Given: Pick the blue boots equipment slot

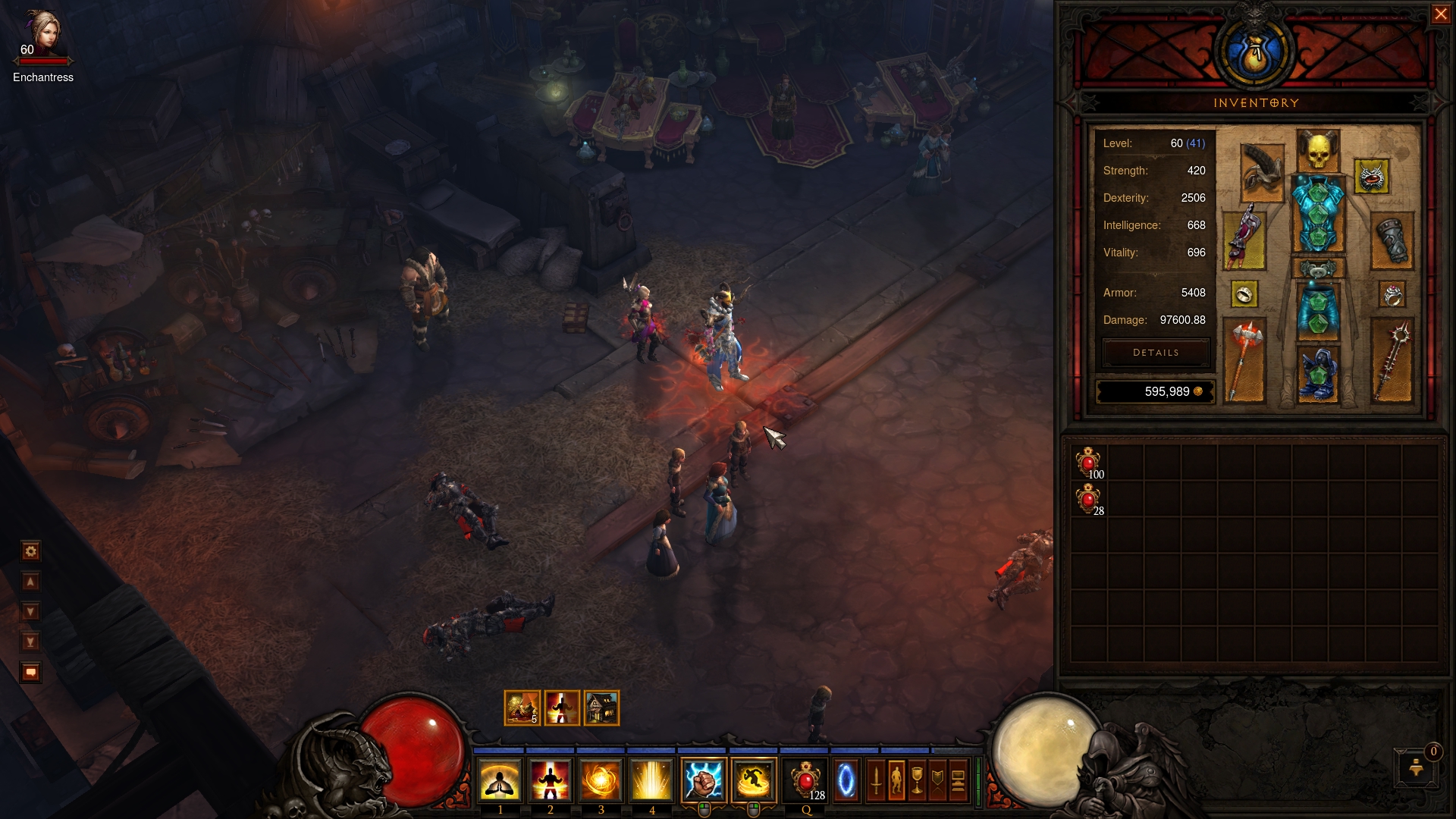Looking at the screenshot, I should 1318,373.
